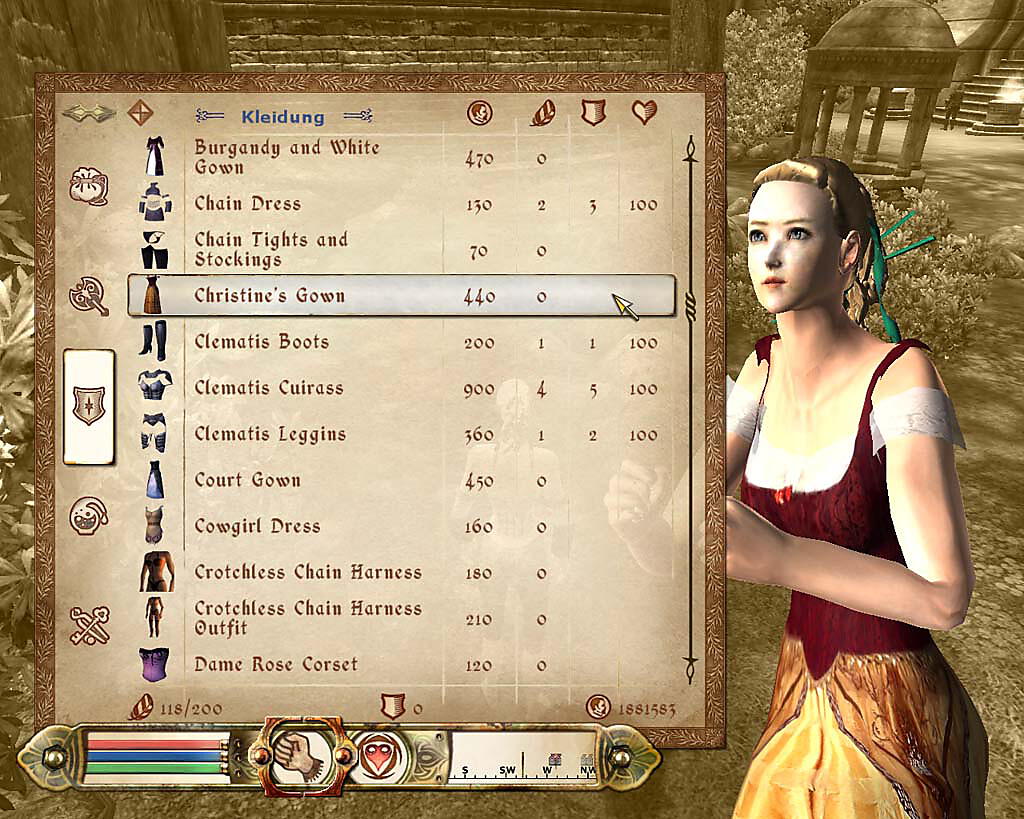Viewport: 1024px width, 819px height.
Task: Equip Christine's Gown from the list
Action: click(269, 296)
